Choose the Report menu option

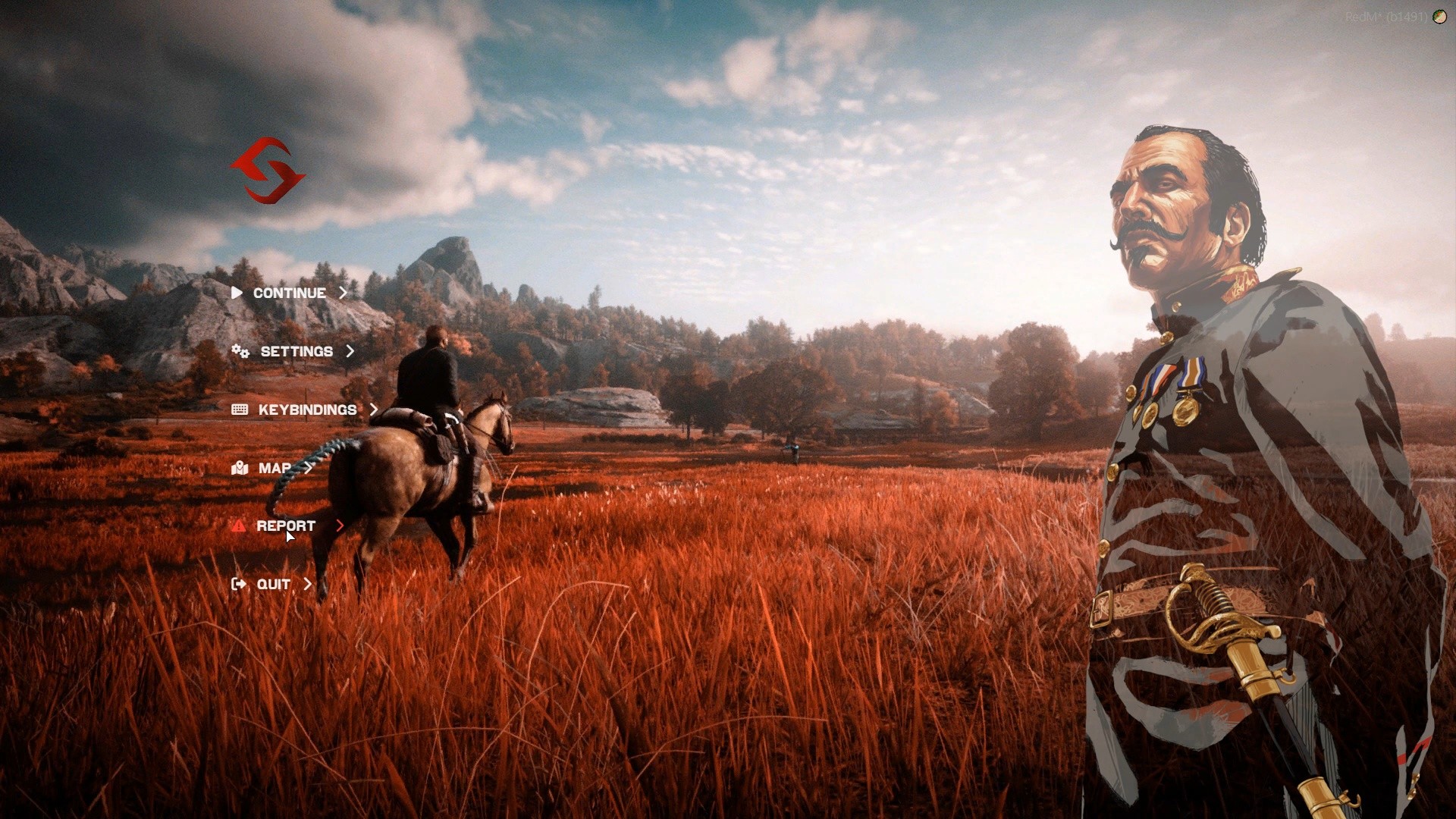pos(286,526)
